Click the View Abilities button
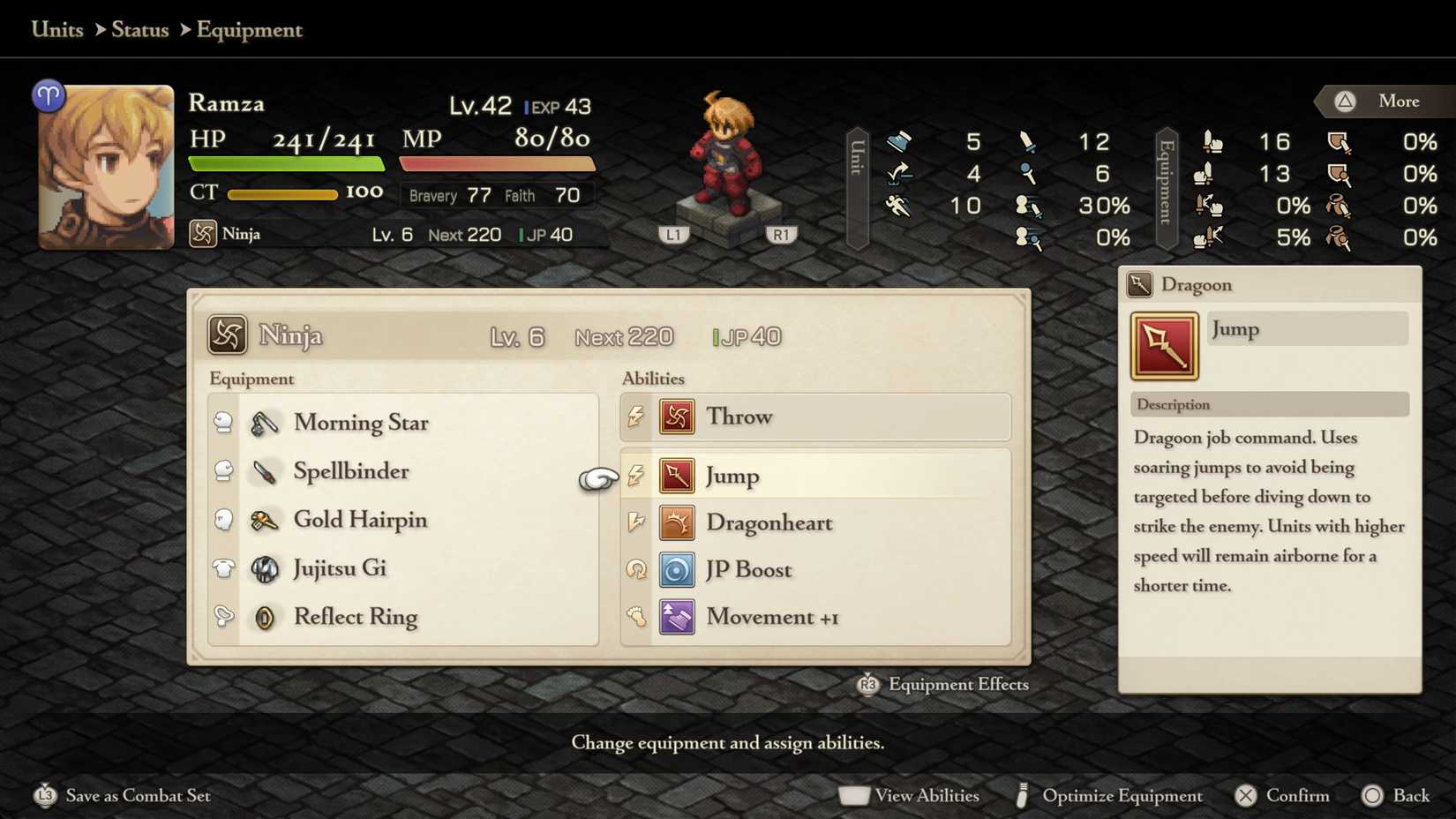The width and height of the screenshot is (1456, 819). click(909, 795)
